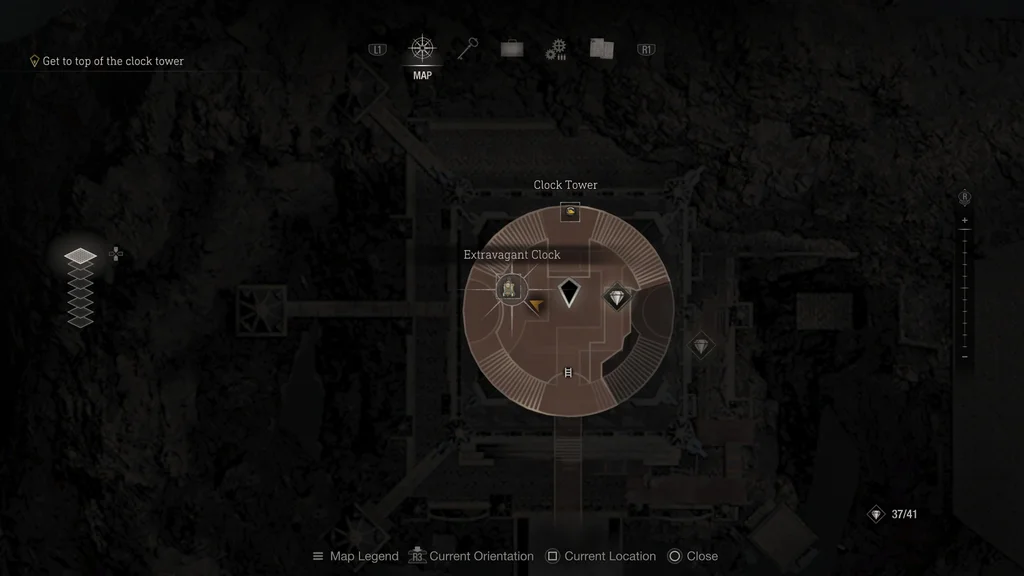Screen dimensions: 1024x576
Task: Select the MAP compass tab
Action: (x=422, y=49)
